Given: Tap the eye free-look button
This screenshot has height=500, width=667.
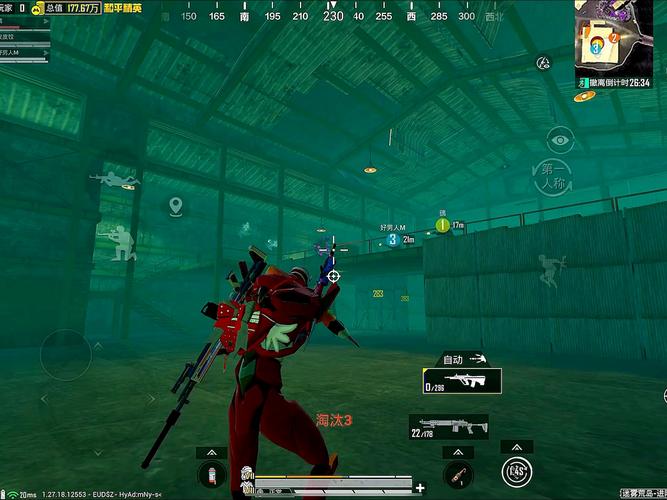Looking at the screenshot, I should pos(559,140).
